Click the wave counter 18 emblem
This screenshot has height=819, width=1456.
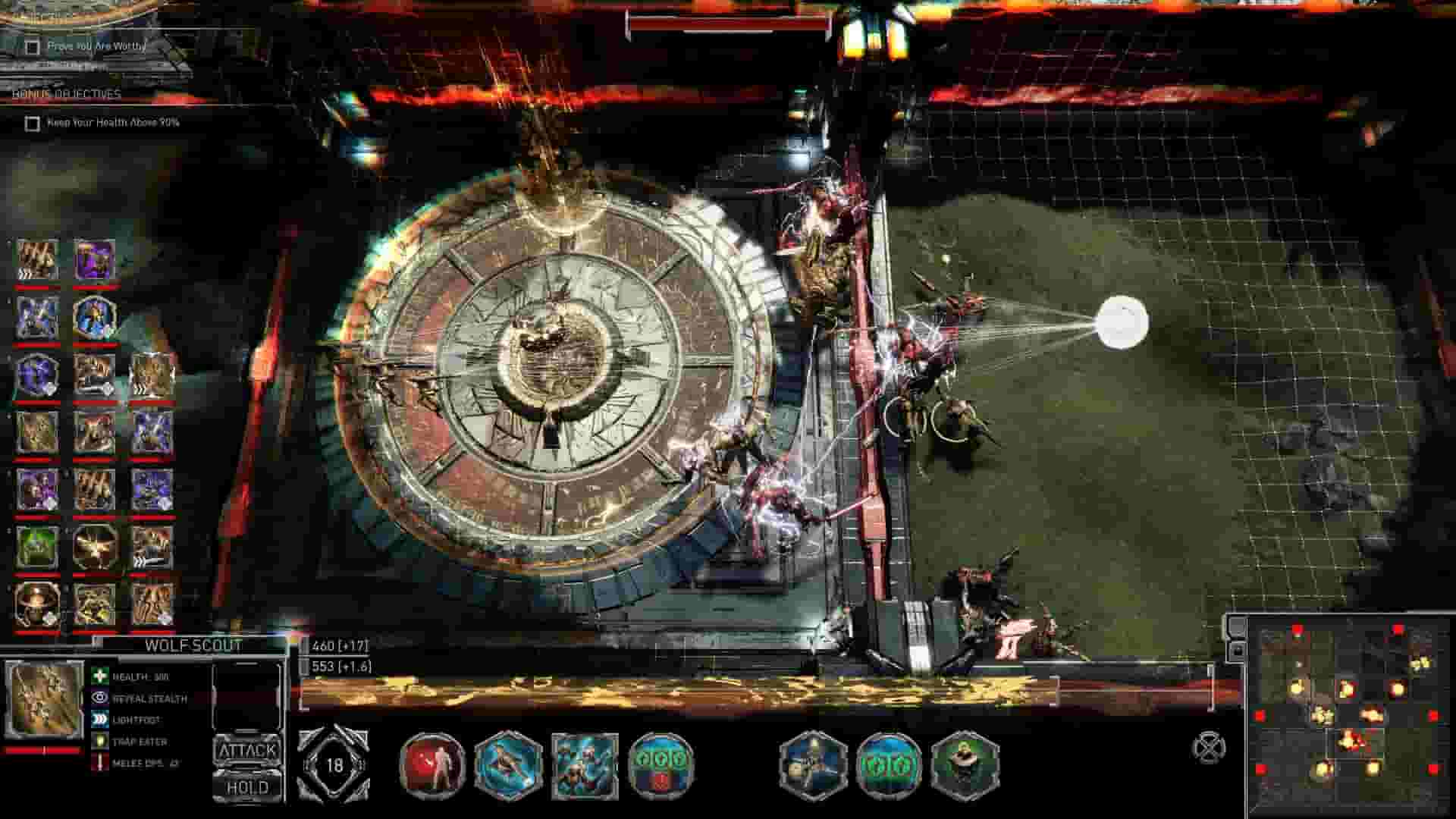pos(334,764)
